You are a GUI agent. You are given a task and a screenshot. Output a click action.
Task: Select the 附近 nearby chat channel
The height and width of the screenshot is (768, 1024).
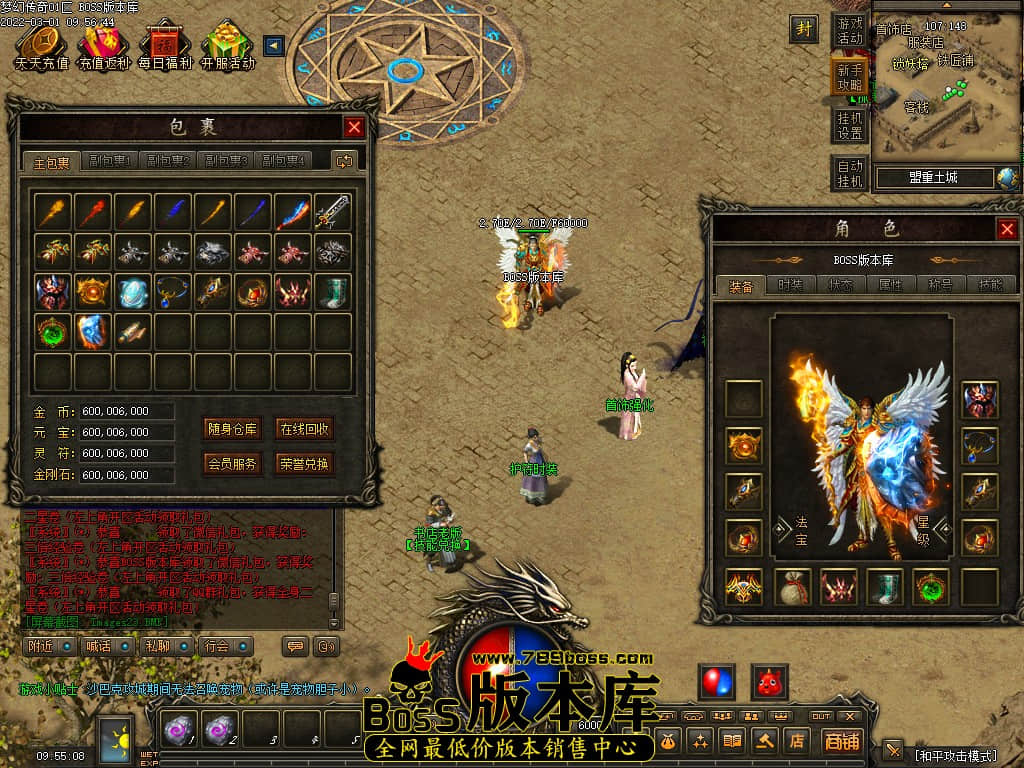tap(48, 646)
